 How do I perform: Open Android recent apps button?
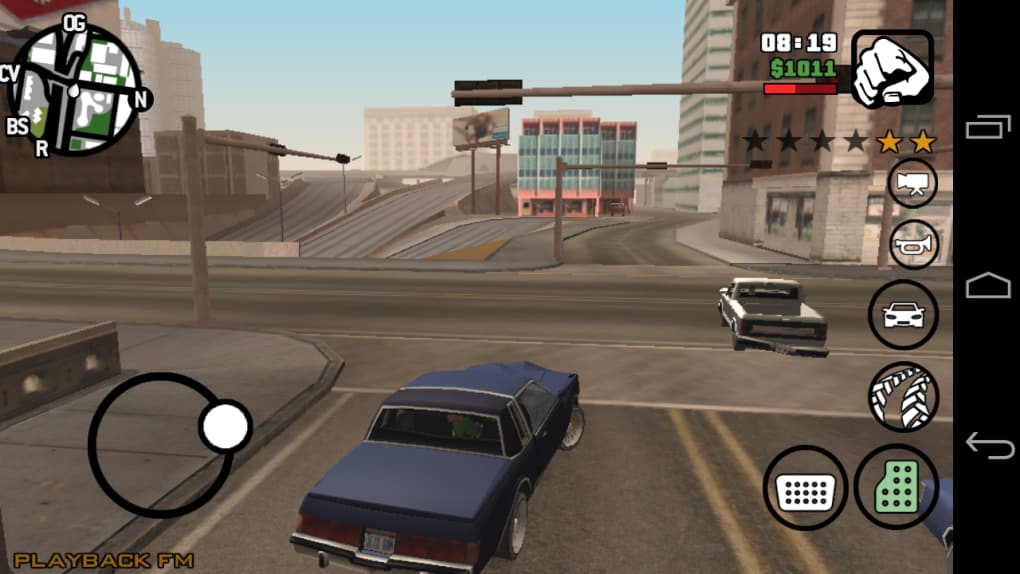987,128
